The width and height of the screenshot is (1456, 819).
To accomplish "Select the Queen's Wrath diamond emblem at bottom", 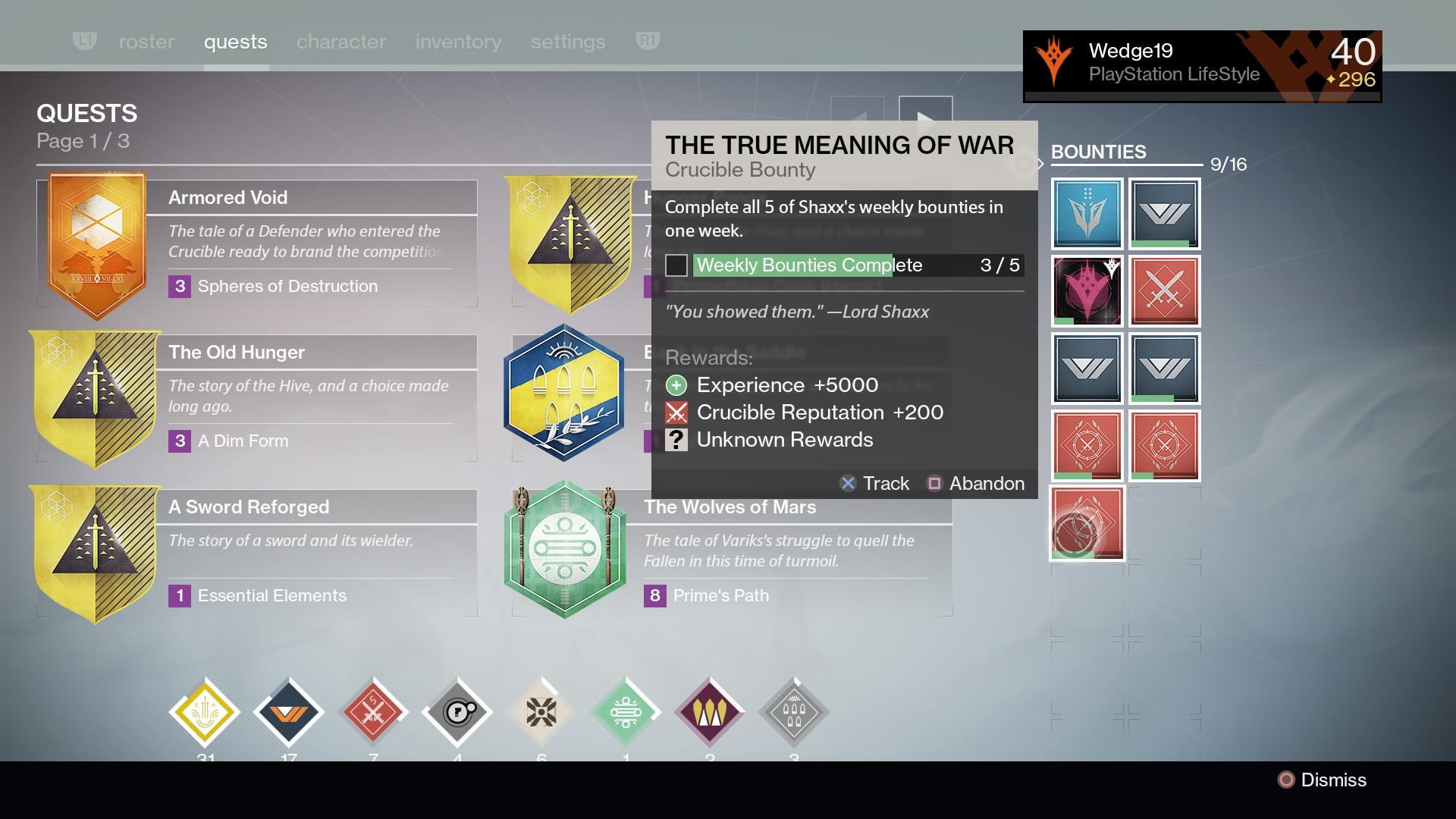I will click(x=710, y=711).
